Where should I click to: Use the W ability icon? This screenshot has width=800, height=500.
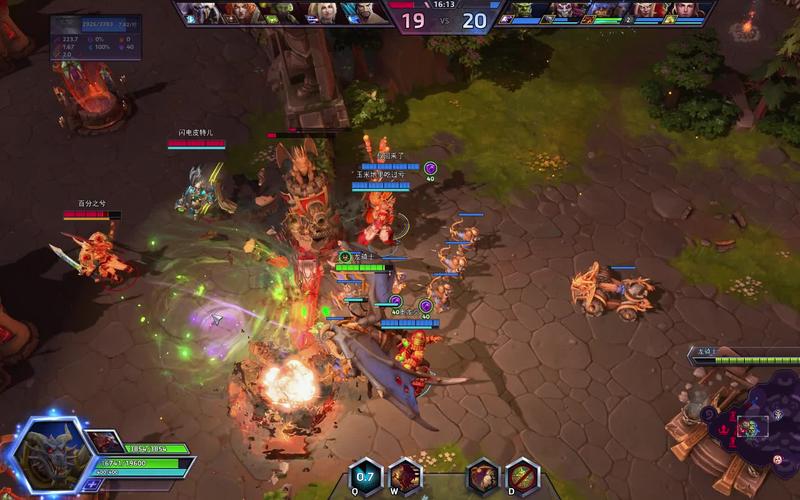(404, 476)
